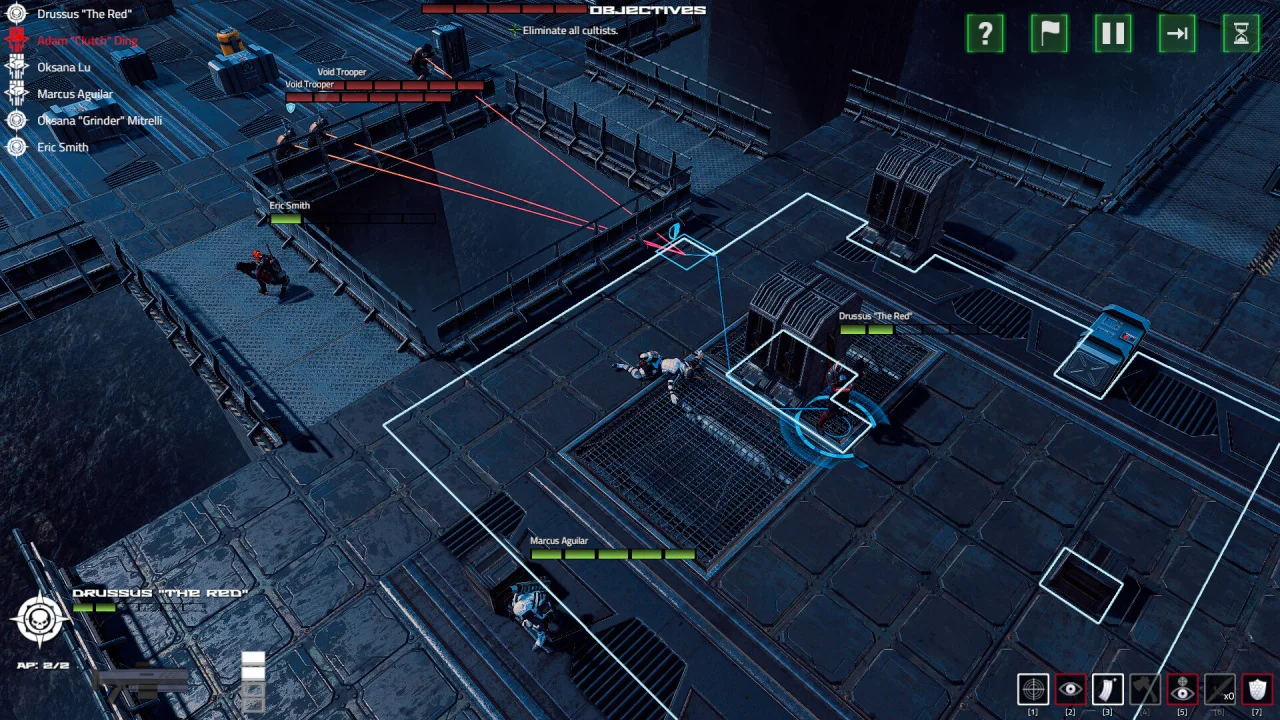Select Adam "Clutch" Ding in squad list

pos(86,41)
